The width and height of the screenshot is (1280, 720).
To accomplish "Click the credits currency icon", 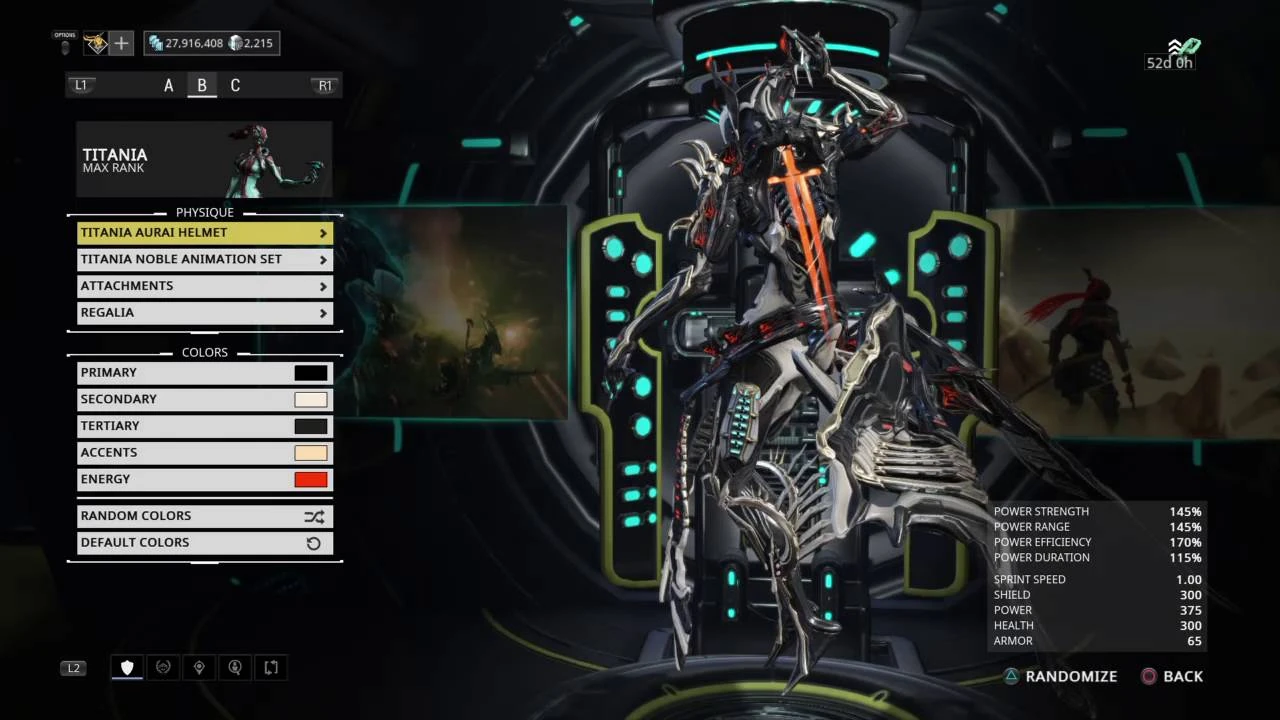I will [158, 43].
